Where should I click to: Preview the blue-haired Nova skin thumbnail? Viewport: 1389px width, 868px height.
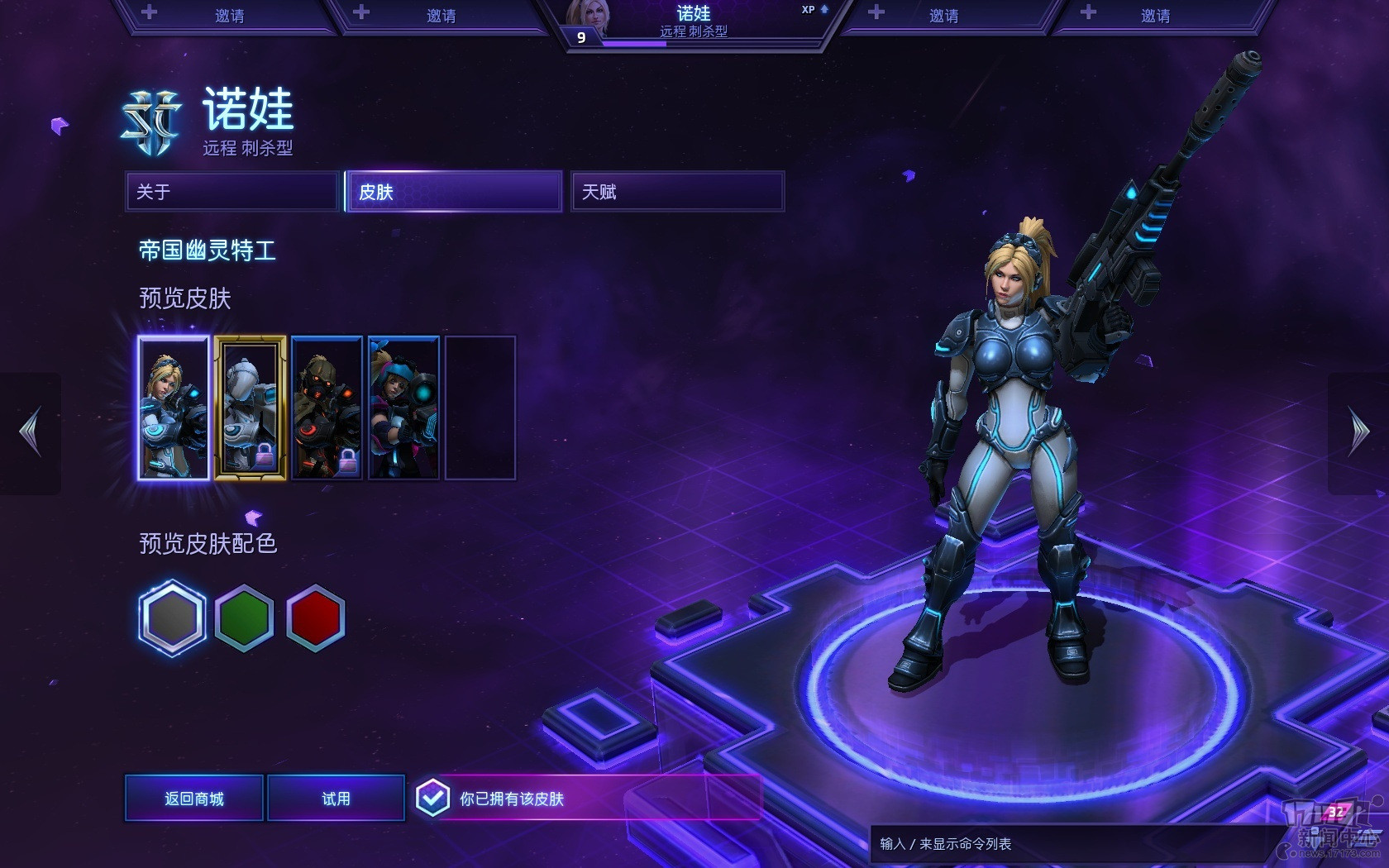[x=403, y=408]
